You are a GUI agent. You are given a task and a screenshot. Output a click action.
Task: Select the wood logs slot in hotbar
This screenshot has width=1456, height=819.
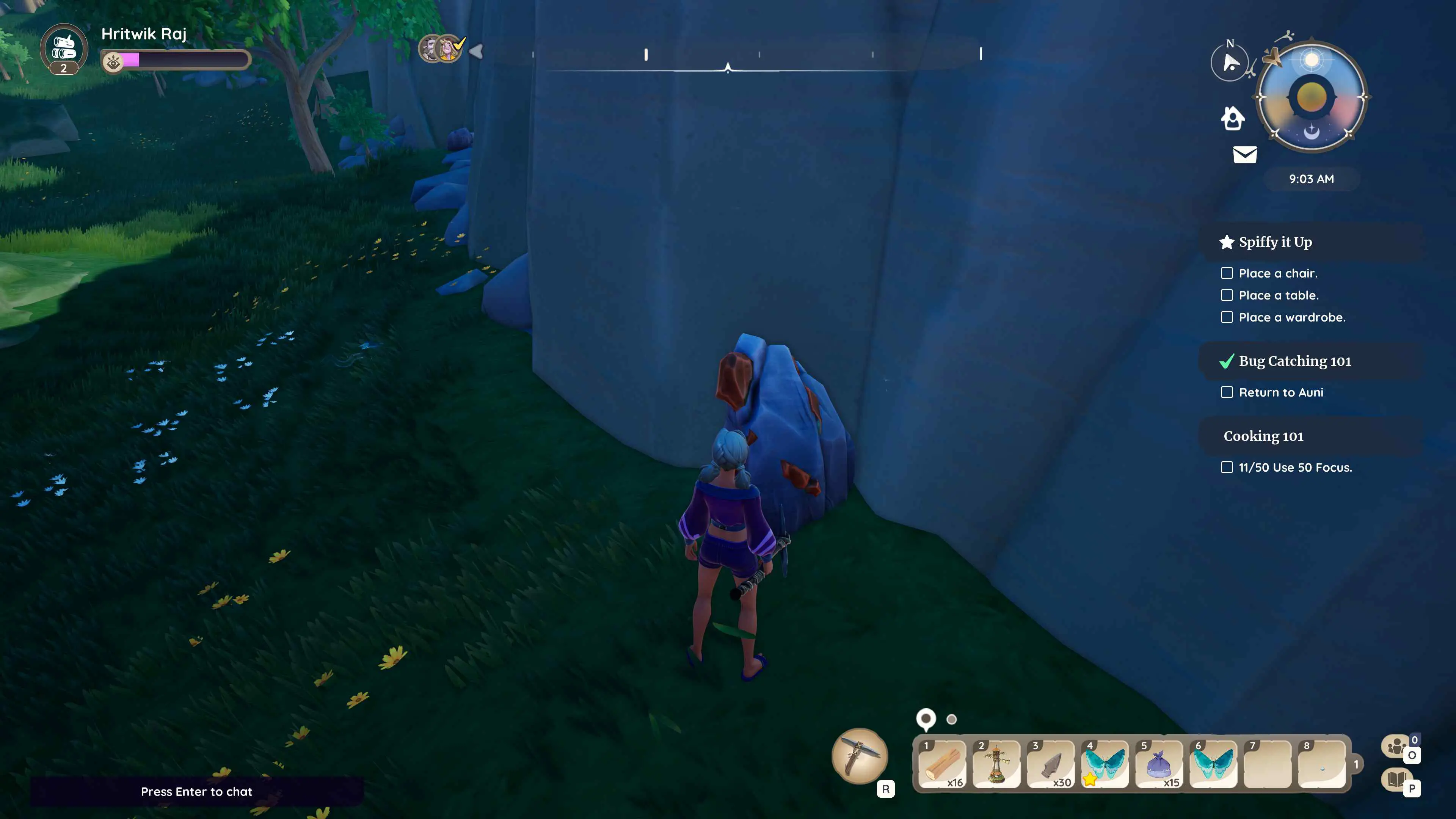(x=941, y=764)
